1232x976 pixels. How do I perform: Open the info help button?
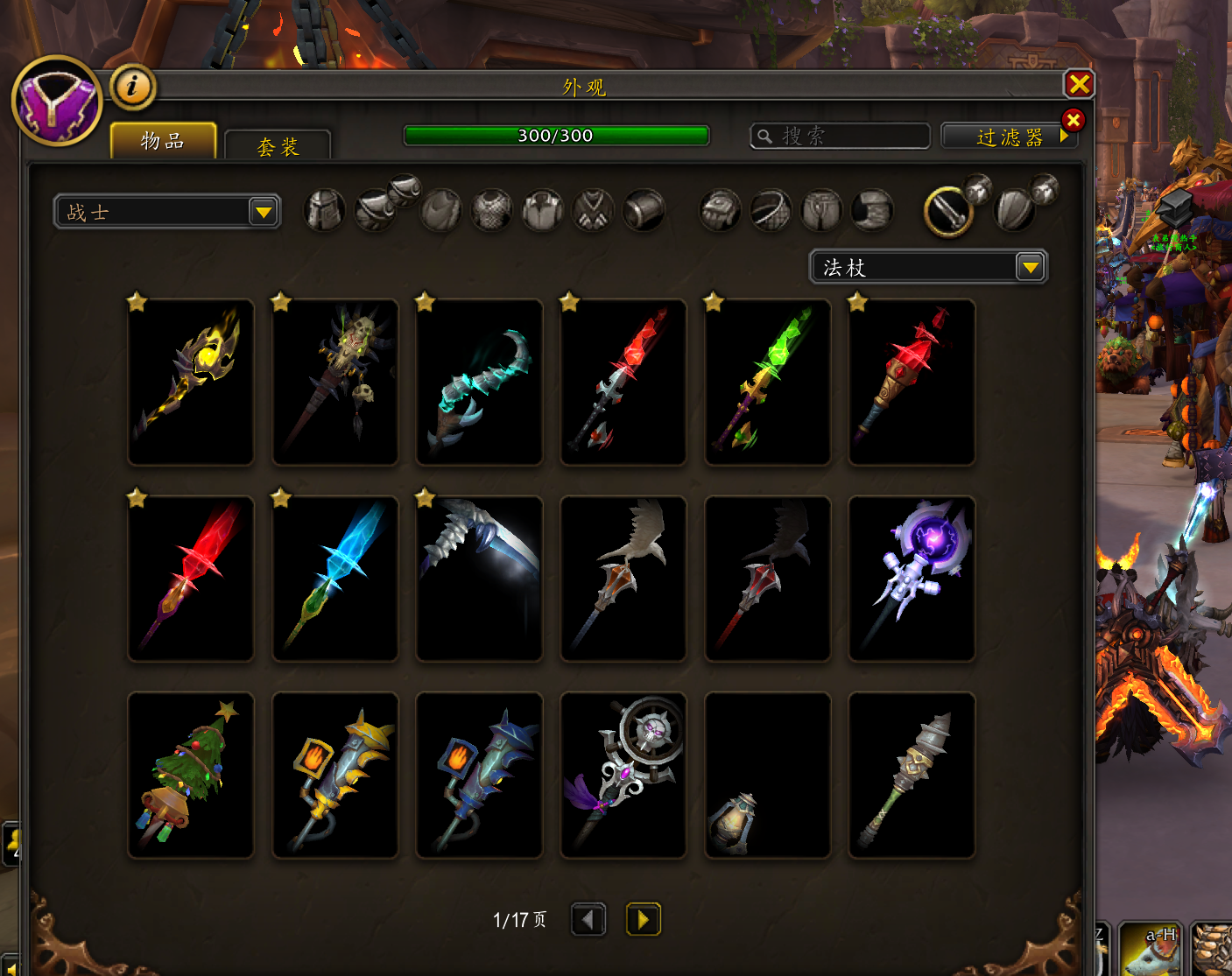133,86
